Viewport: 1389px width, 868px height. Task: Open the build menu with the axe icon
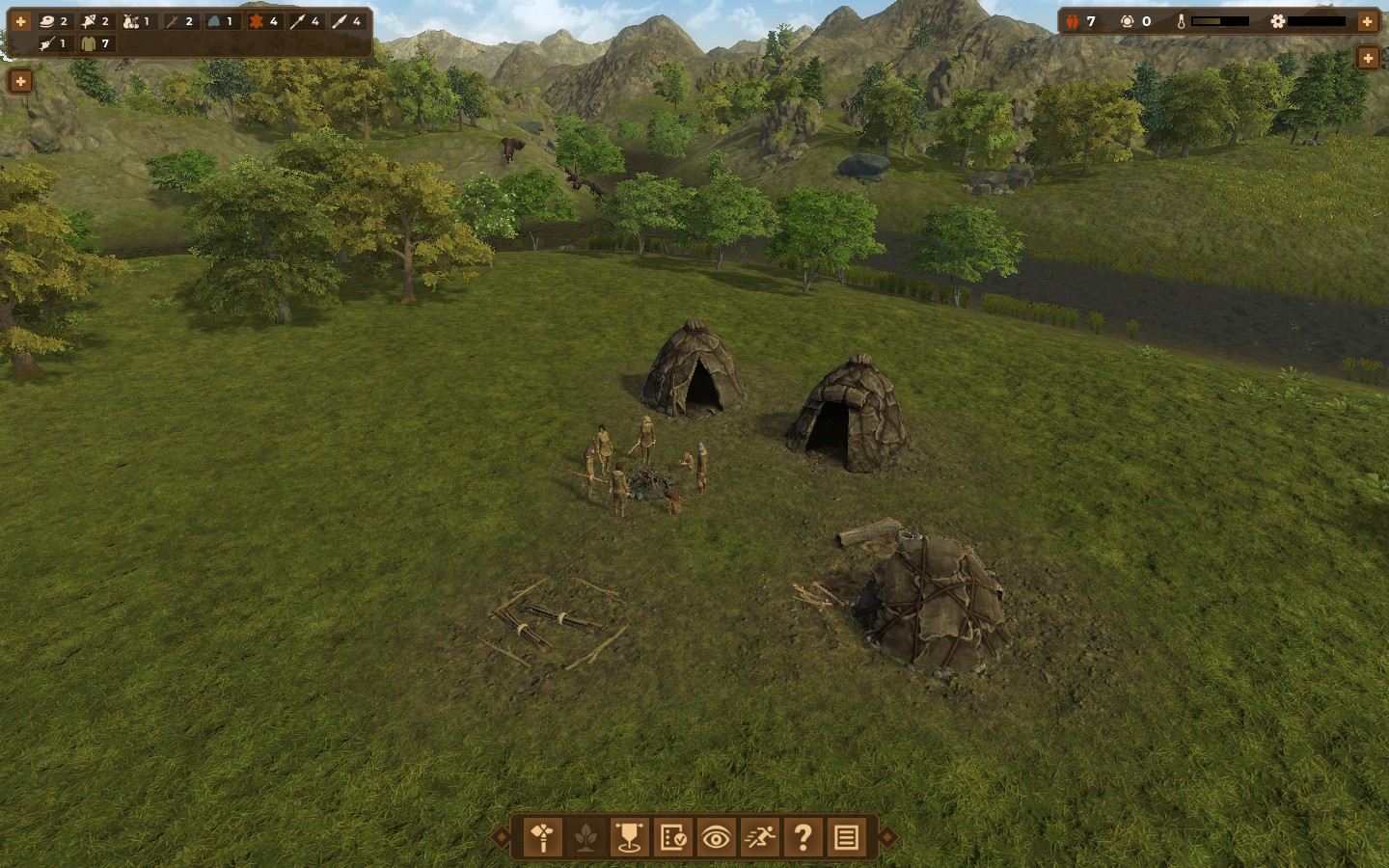click(x=543, y=837)
